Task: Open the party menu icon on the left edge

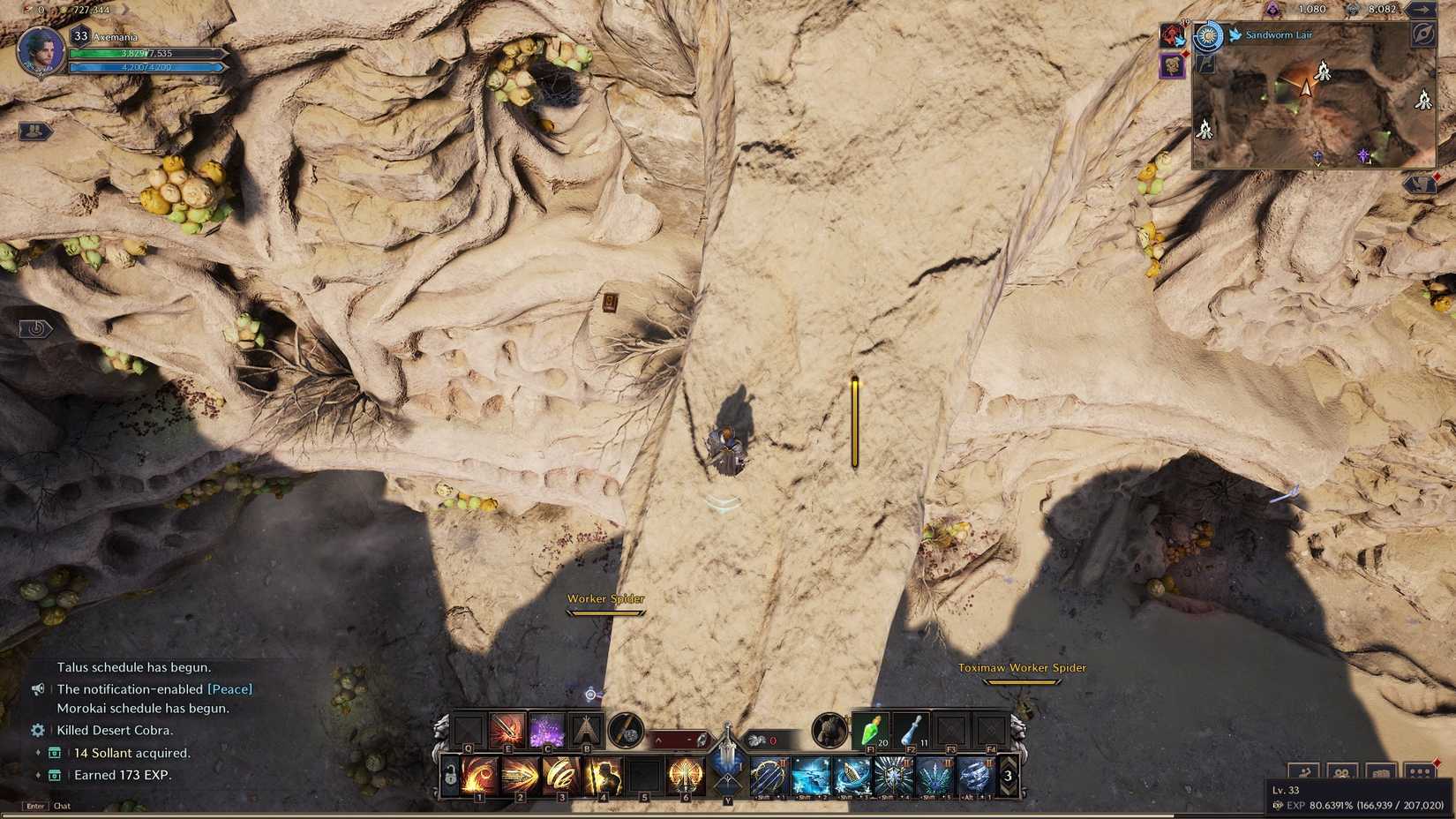Action: tap(34, 131)
